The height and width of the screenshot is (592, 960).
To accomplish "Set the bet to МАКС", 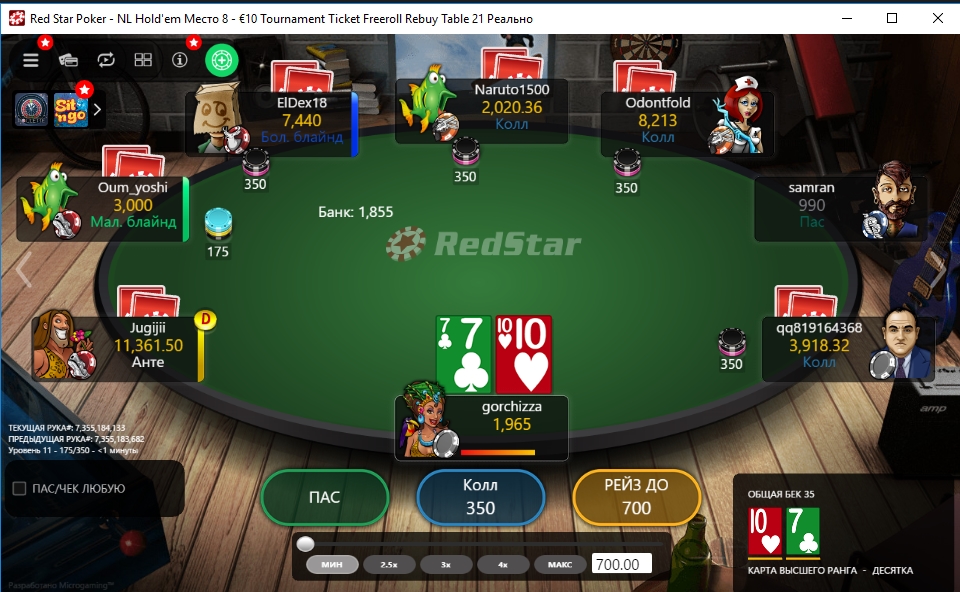I will [560, 565].
